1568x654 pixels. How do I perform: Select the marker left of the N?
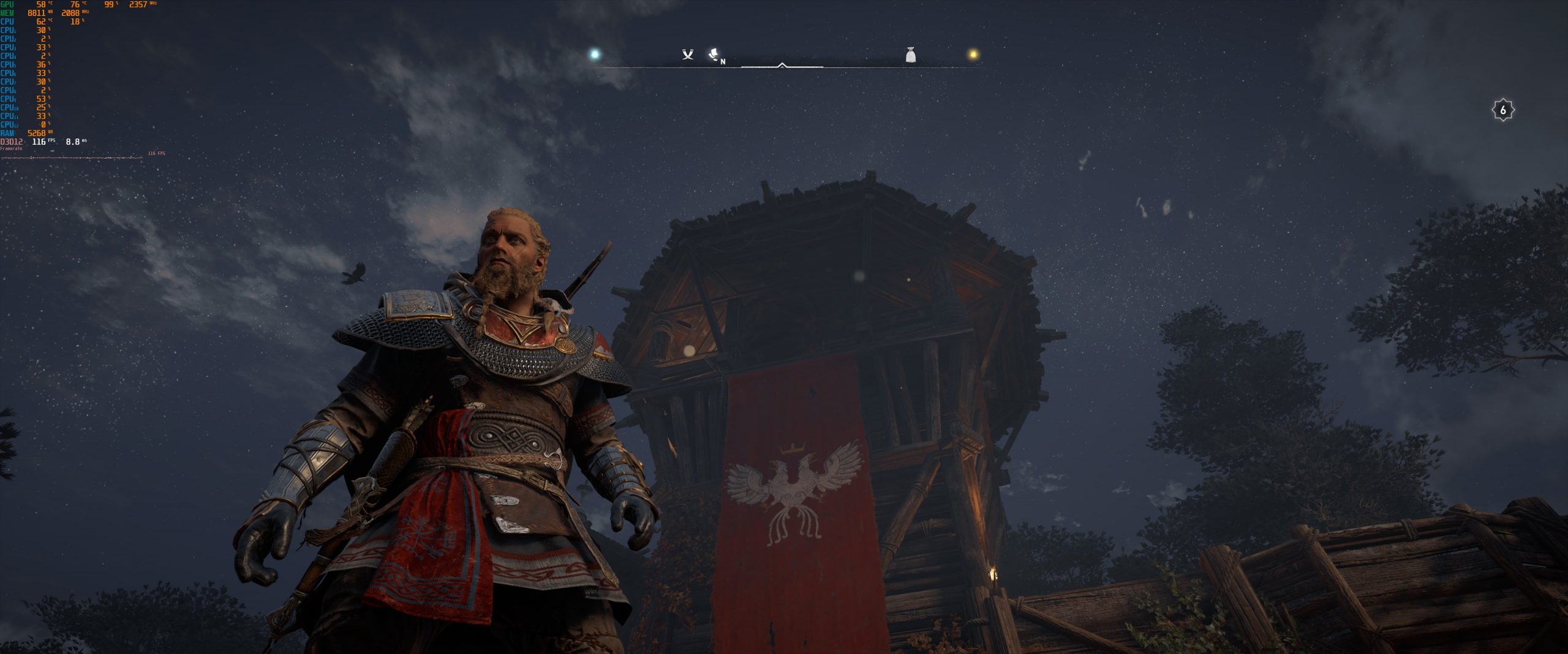[714, 55]
